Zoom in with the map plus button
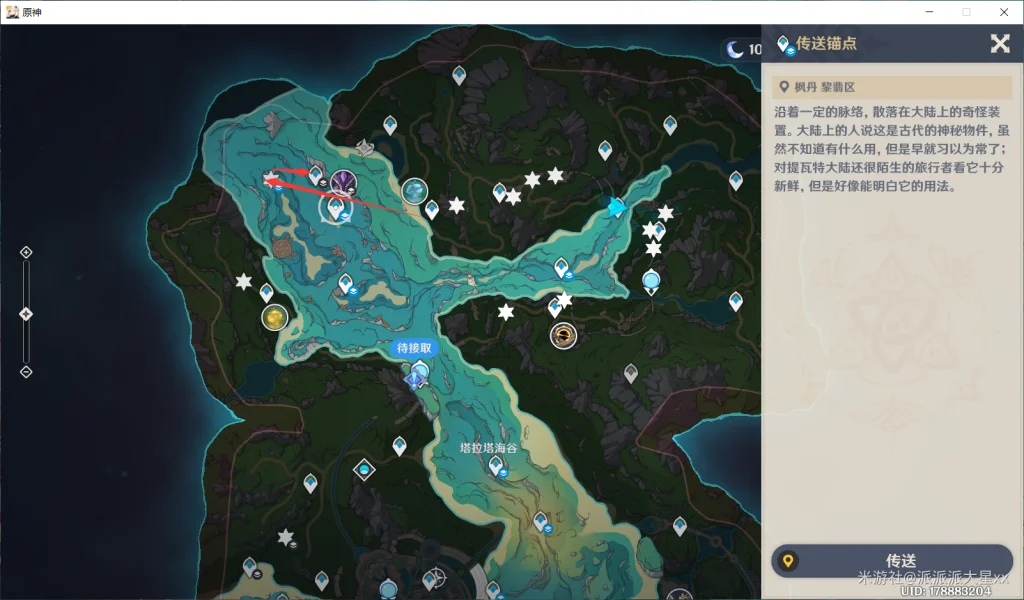The width and height of the screenshot is (1024, 600). click(x=26, y=252)
